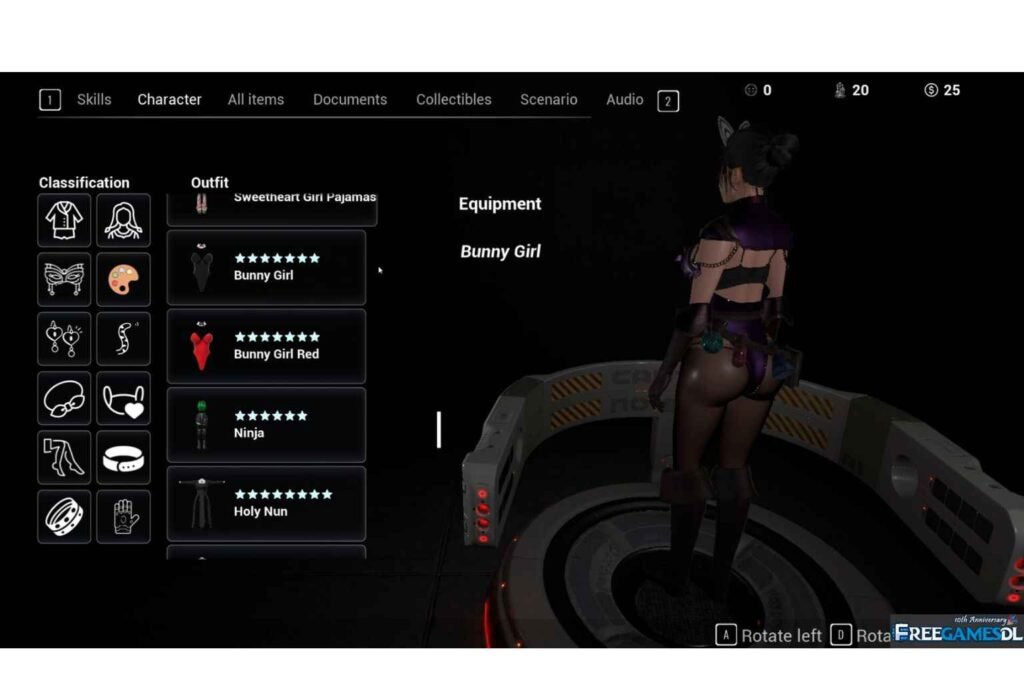Equip the Bunny Girl outfit

tap(266, 267)
